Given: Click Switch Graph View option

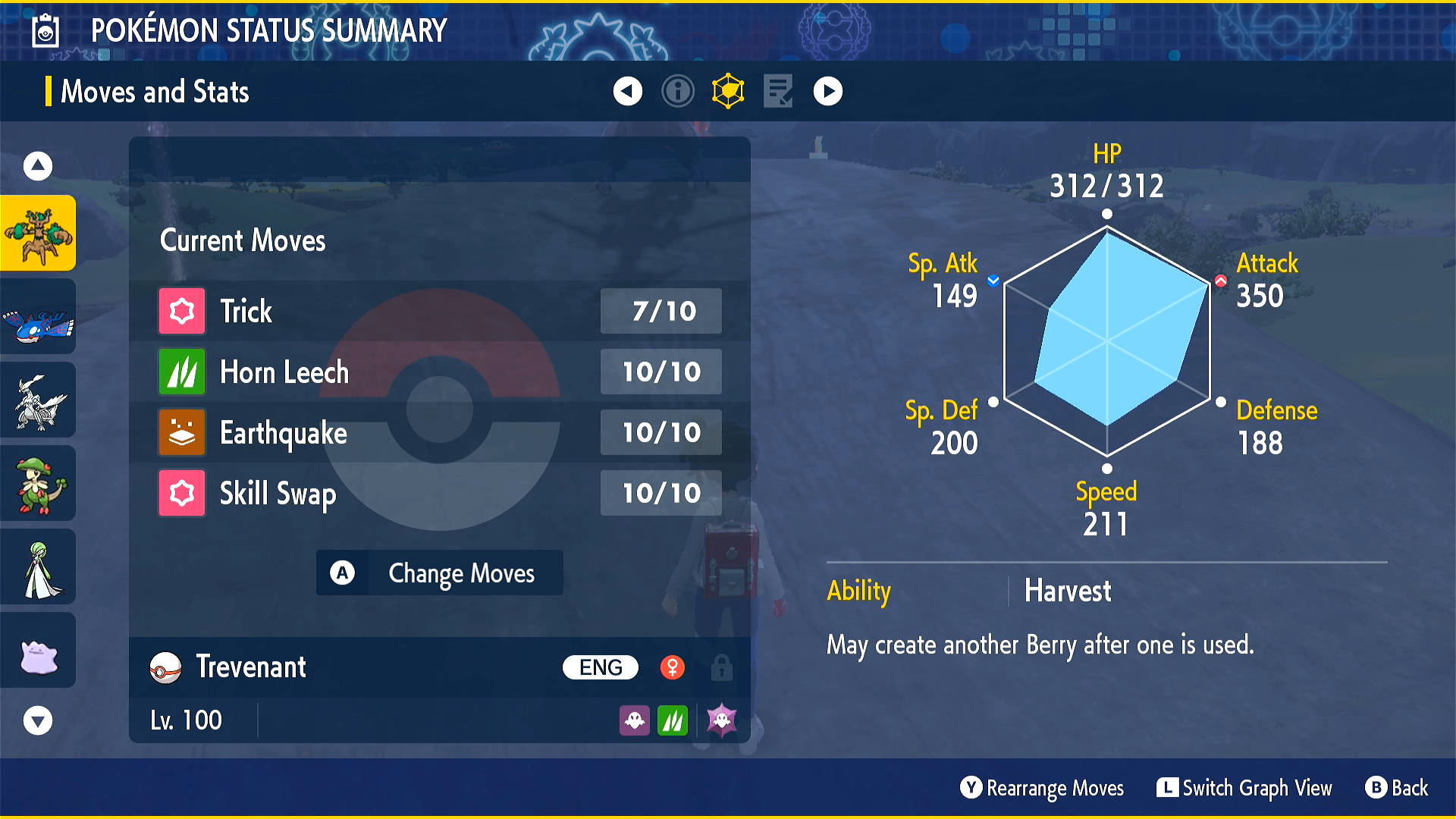Looking at the screenshot, I should pyautogui.click(x=1244, y=788).
